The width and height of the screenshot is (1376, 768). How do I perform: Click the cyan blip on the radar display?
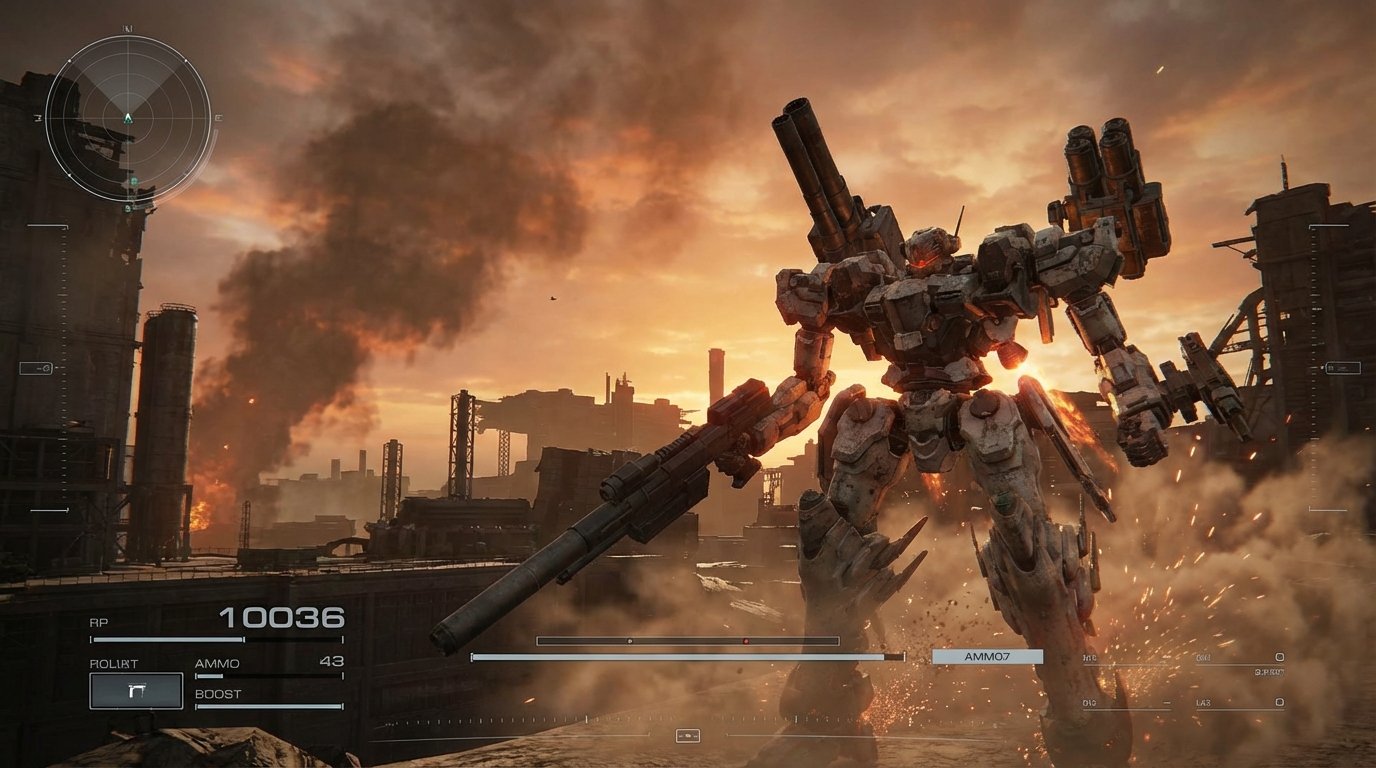tap(134, 182)
